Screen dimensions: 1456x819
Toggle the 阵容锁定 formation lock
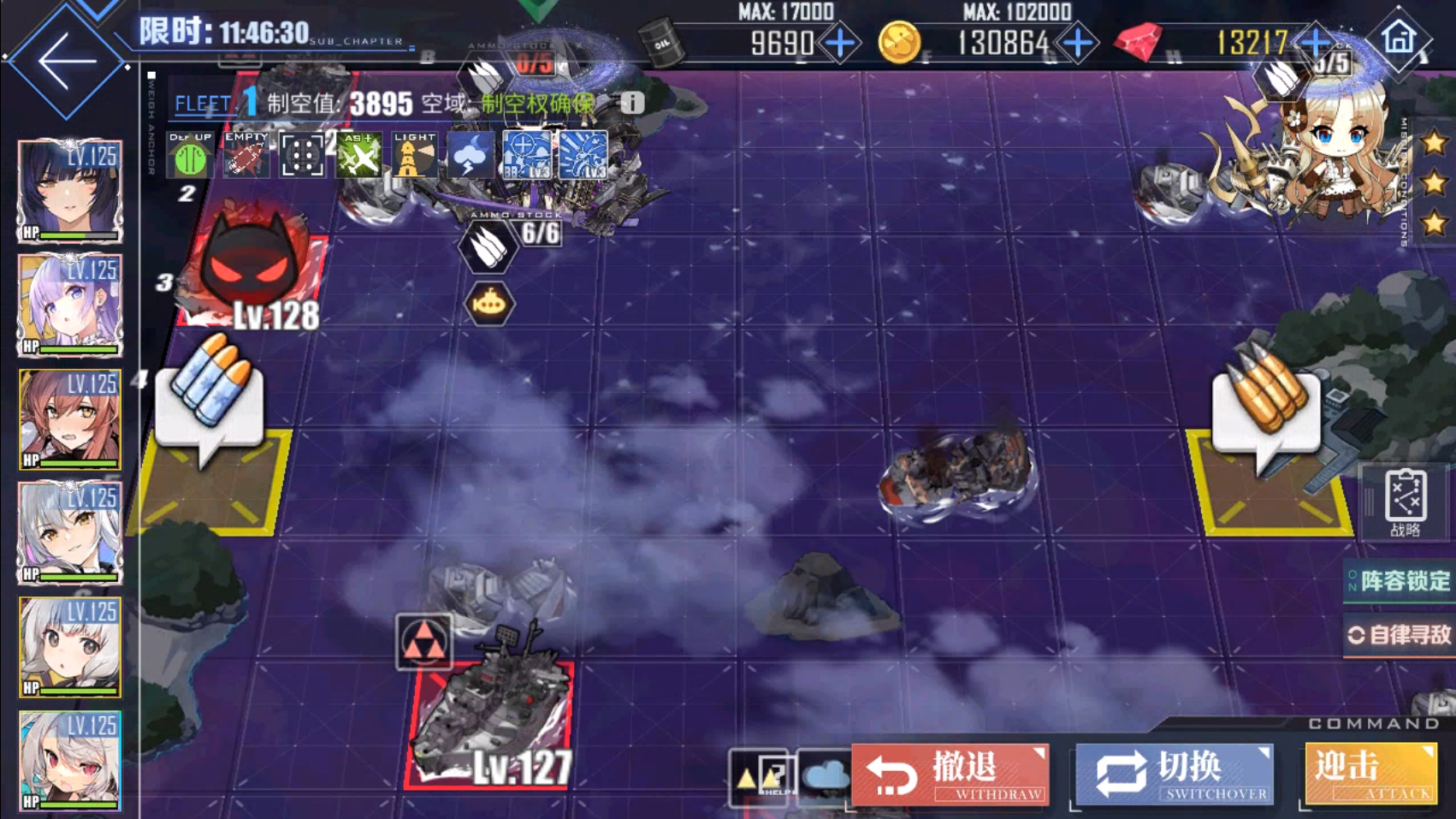click(x=1400, y=582)
